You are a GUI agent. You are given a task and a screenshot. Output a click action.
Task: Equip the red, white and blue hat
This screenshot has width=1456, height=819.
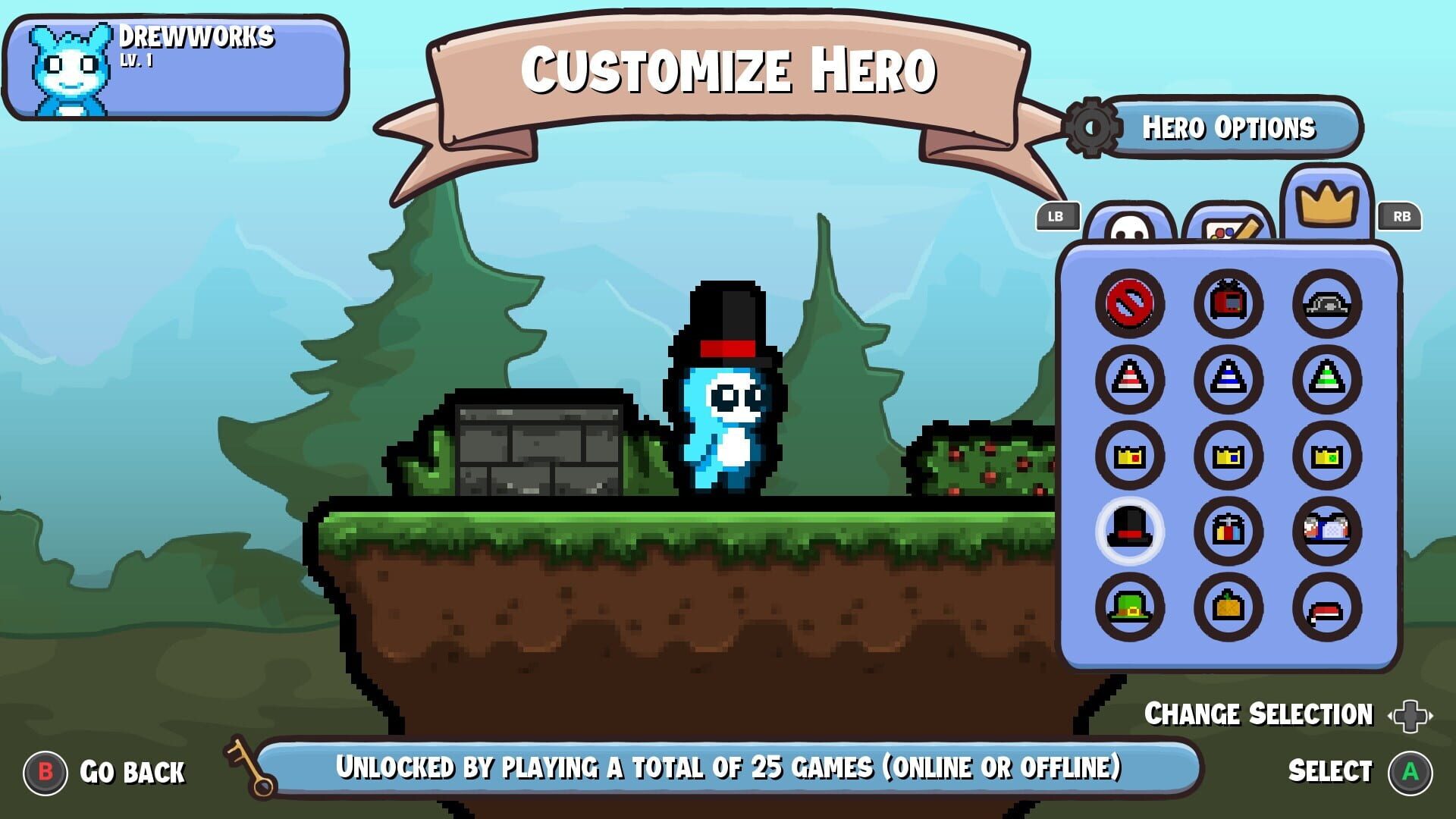1326,531
